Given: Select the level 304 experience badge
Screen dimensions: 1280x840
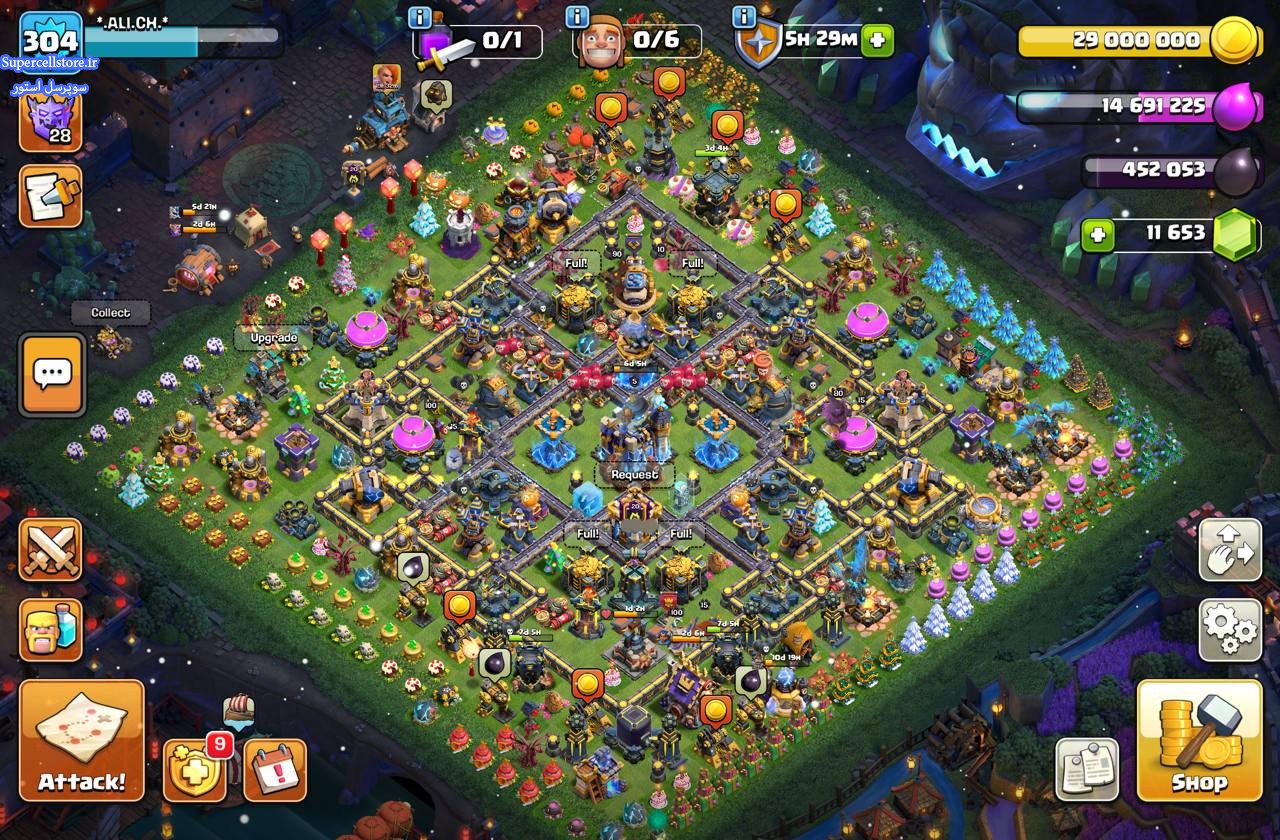Looking at the screenshot, I should pyautogui.click(x=50, y=41).
